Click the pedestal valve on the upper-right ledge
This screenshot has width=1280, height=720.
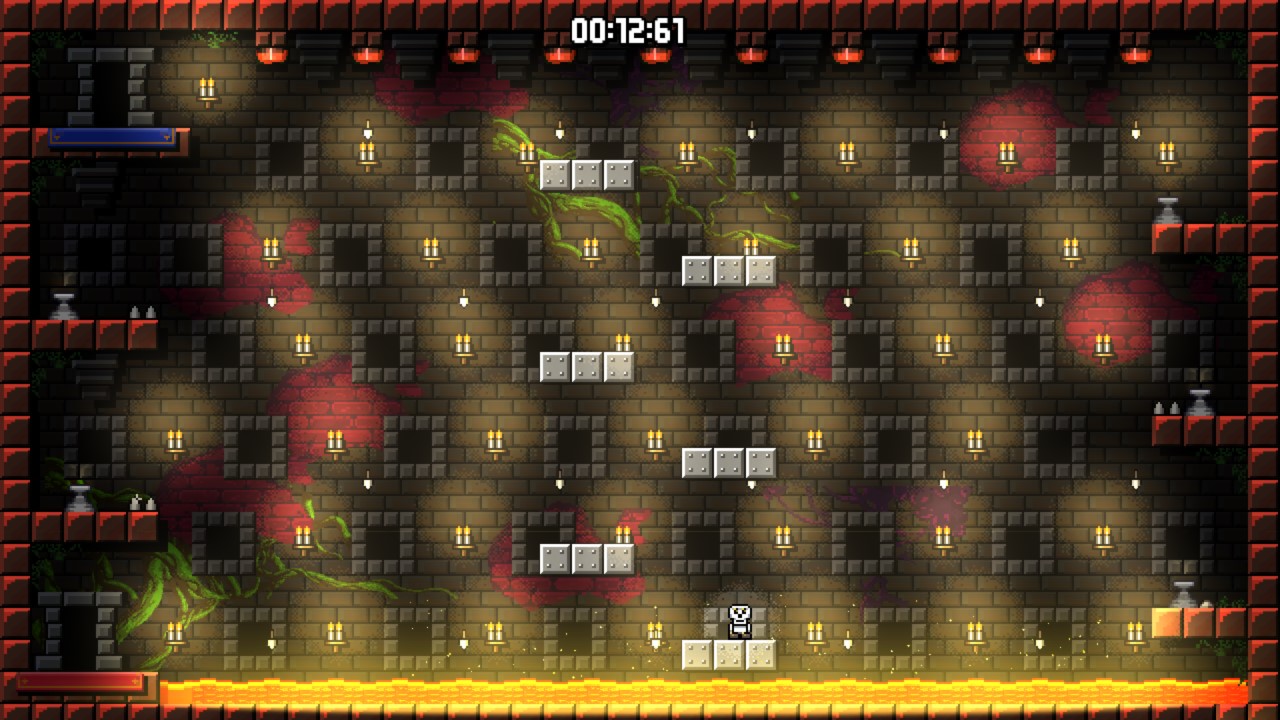[1169, 210]
